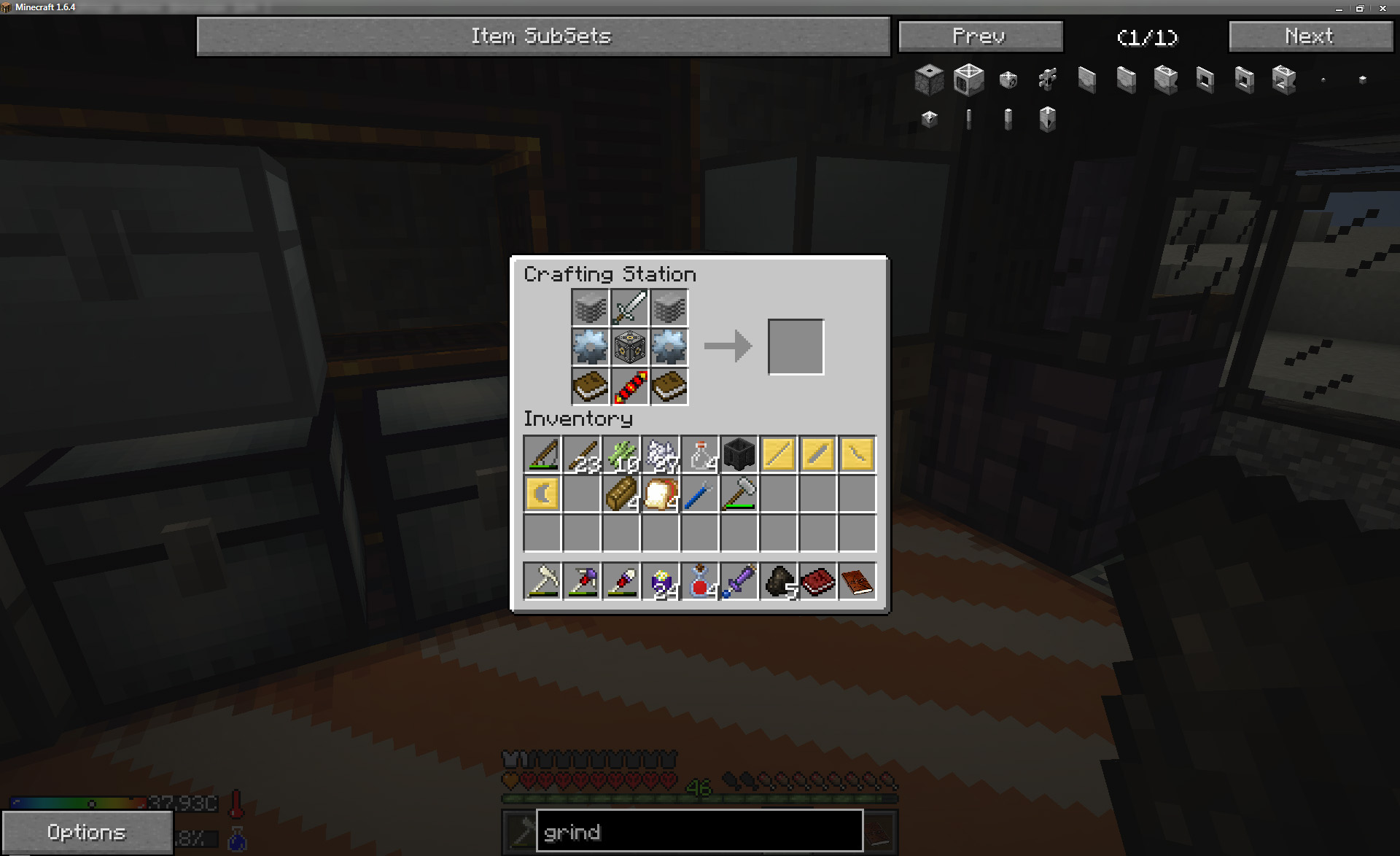Open the Options button
The width and height of the screenshot is (1400, 856).
87,832
